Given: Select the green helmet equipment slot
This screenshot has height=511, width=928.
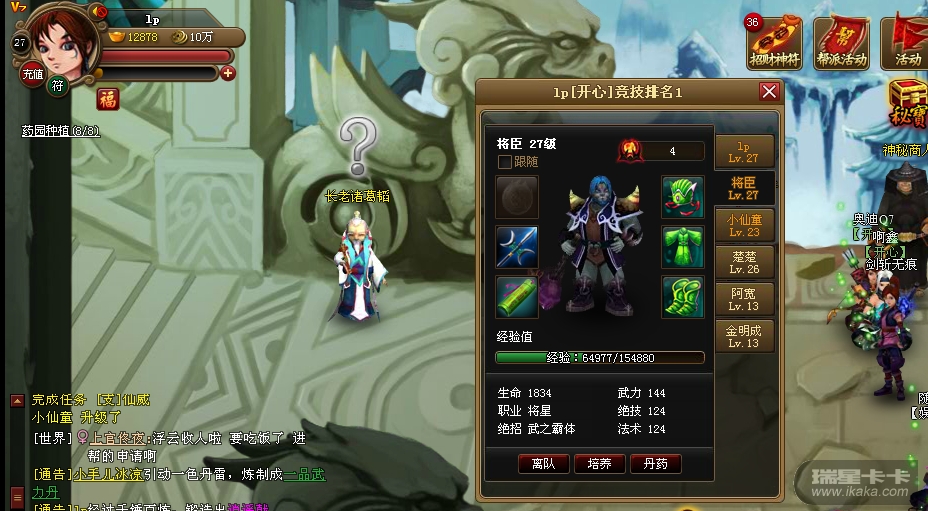Looking at the screenshot, I should pyautogui.click(x=682, y=197).
